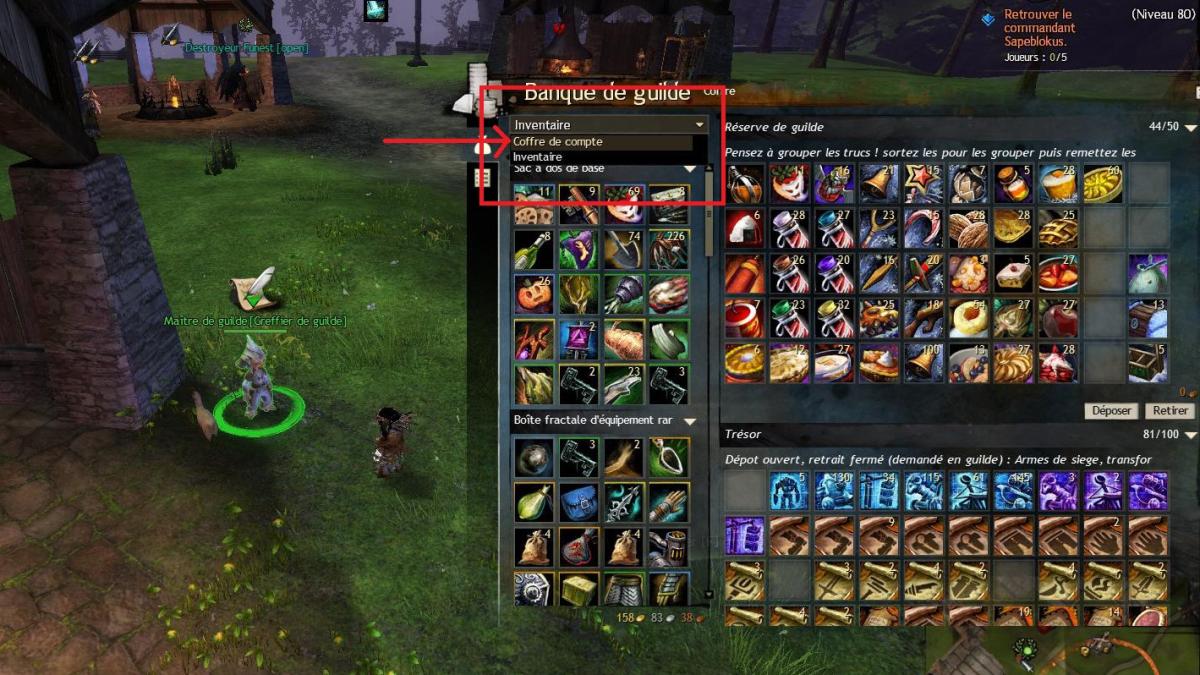Collapse the Trésor section arrow
Image resolution: width=1200 pixels, height=675 pixels.
tap(1187, 435)
